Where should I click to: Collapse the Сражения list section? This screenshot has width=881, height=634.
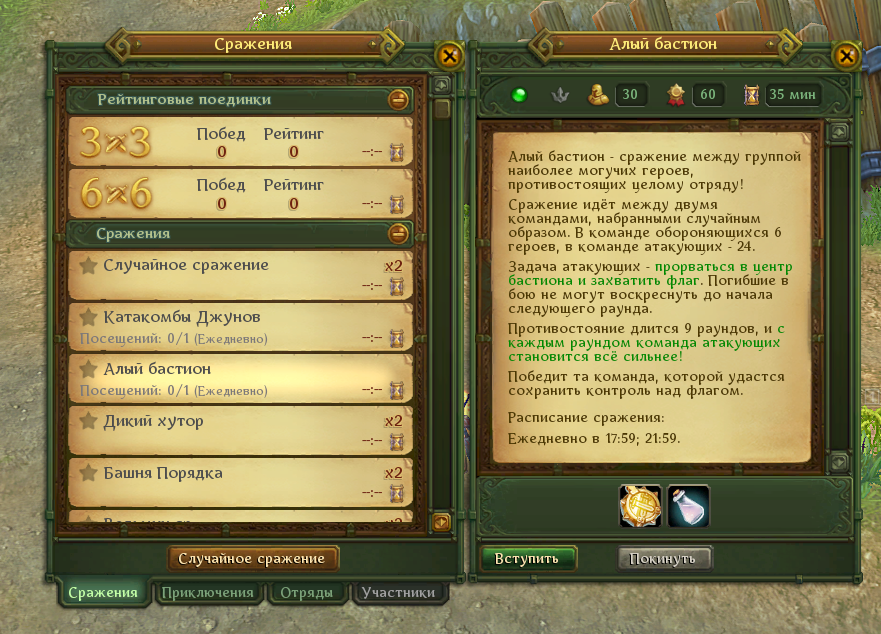tap(398, 234)
